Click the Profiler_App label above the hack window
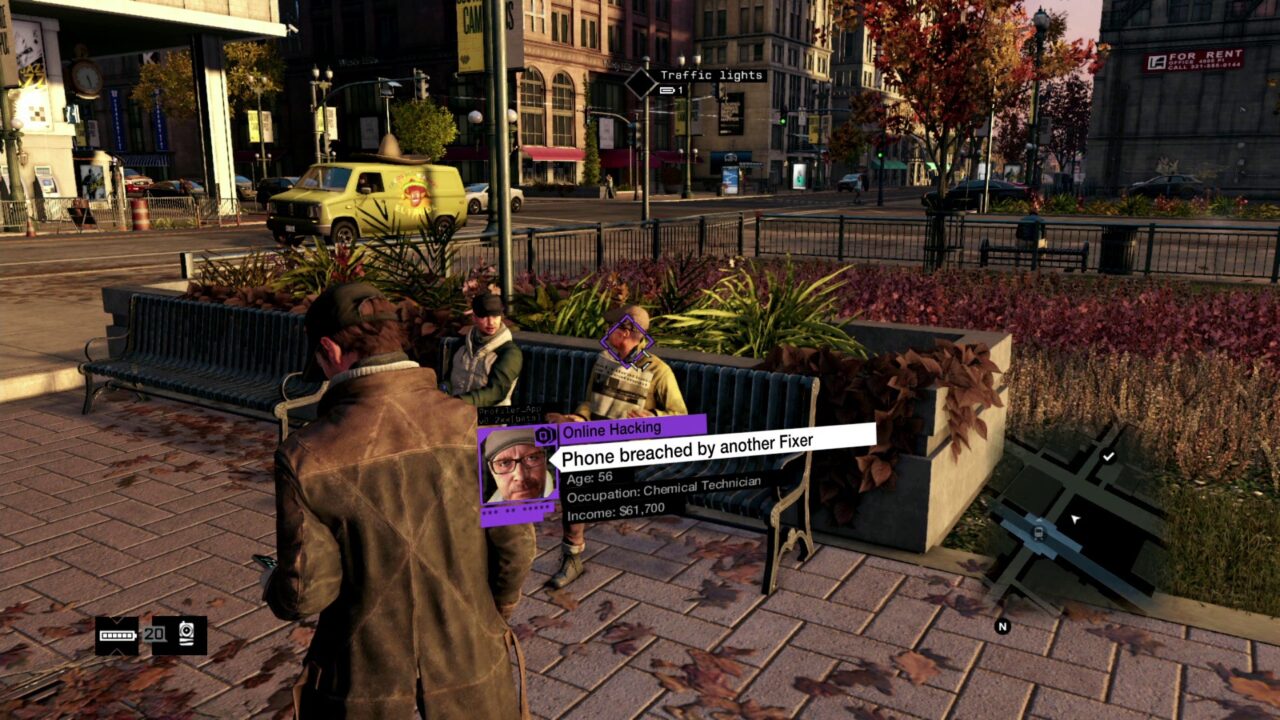This screenshot has width=1280, height=720. click(510, 410)
